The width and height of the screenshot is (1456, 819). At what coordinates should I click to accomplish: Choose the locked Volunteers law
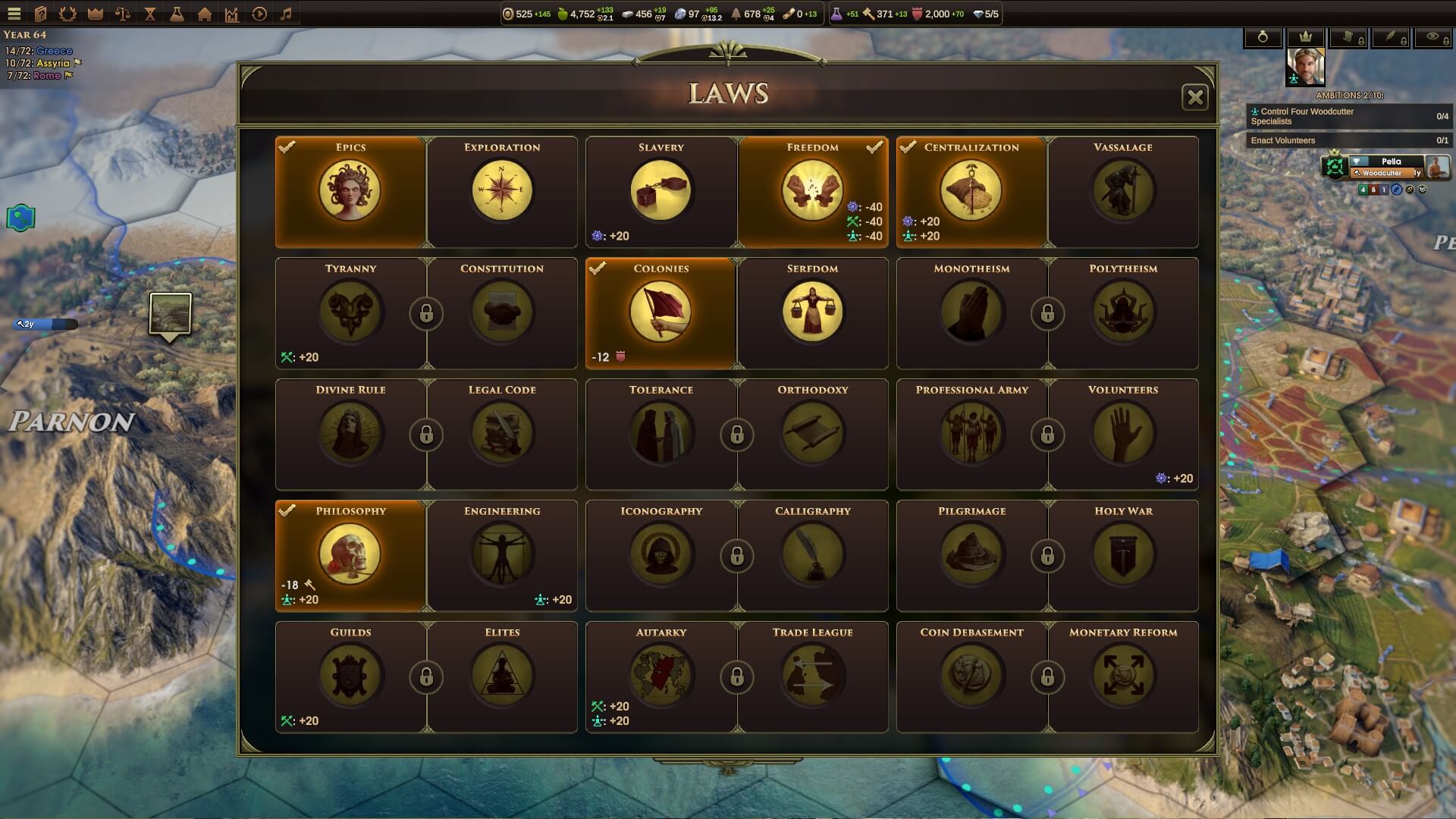point(1122,434)
